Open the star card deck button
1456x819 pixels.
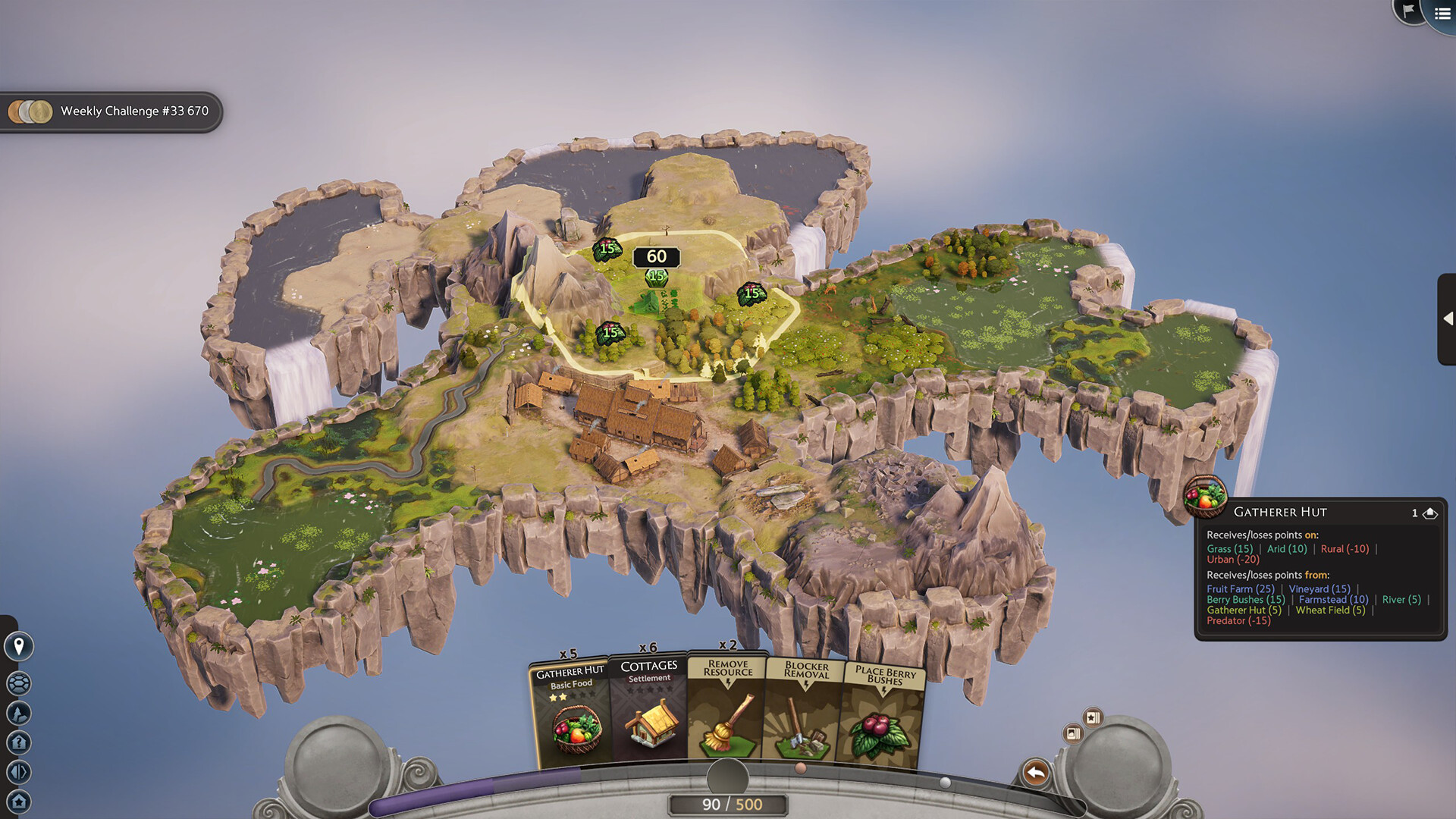tap(1093, 717)
